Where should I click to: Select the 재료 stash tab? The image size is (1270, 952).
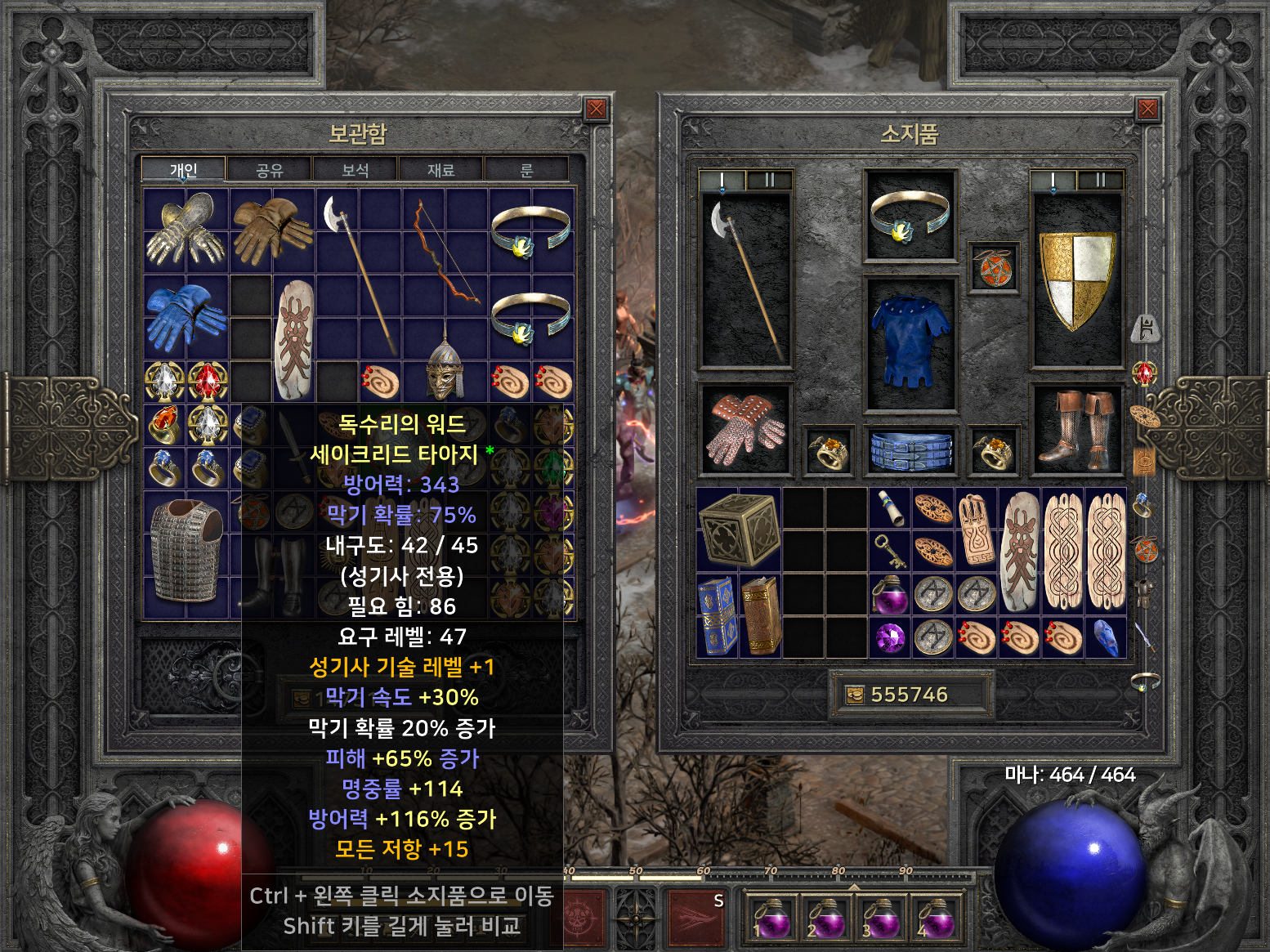441,170
